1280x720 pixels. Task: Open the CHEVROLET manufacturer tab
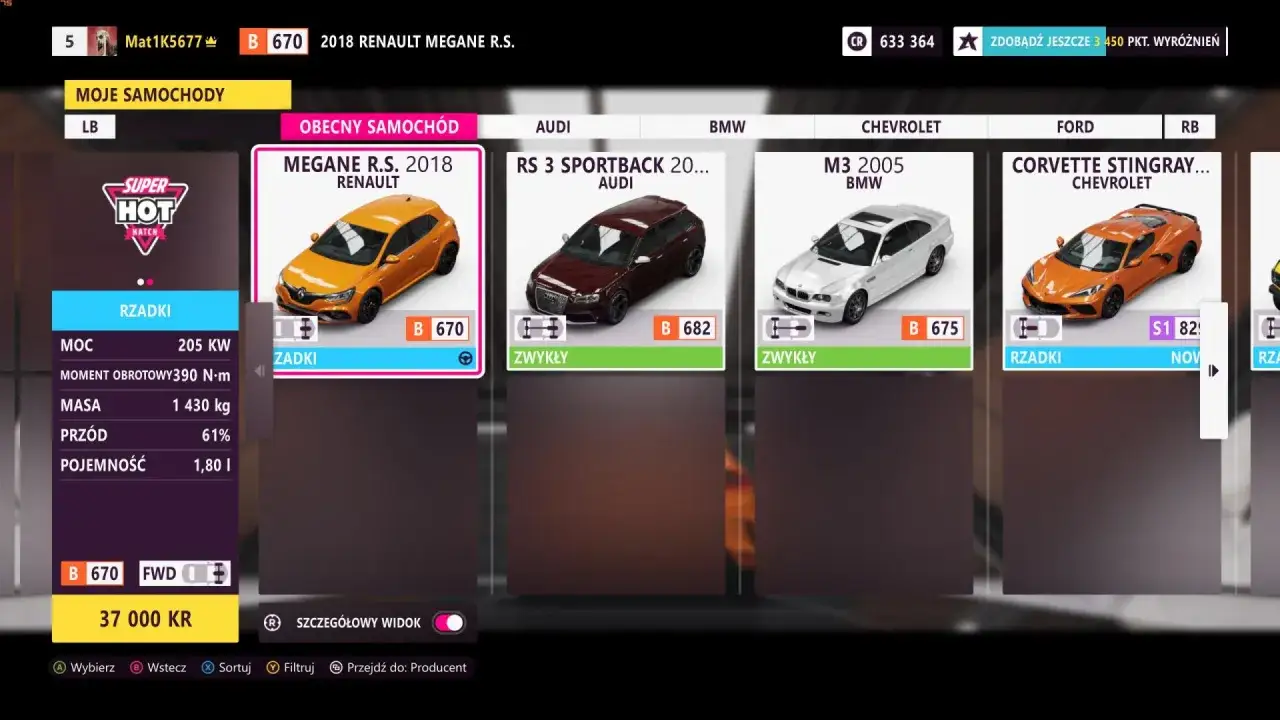click(900, 126)
